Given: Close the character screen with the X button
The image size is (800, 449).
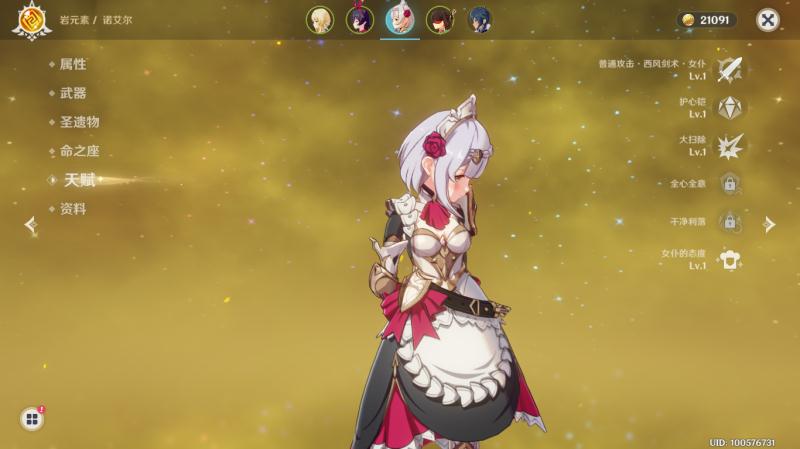Looking at the screenshot, I should click(767, 20).
